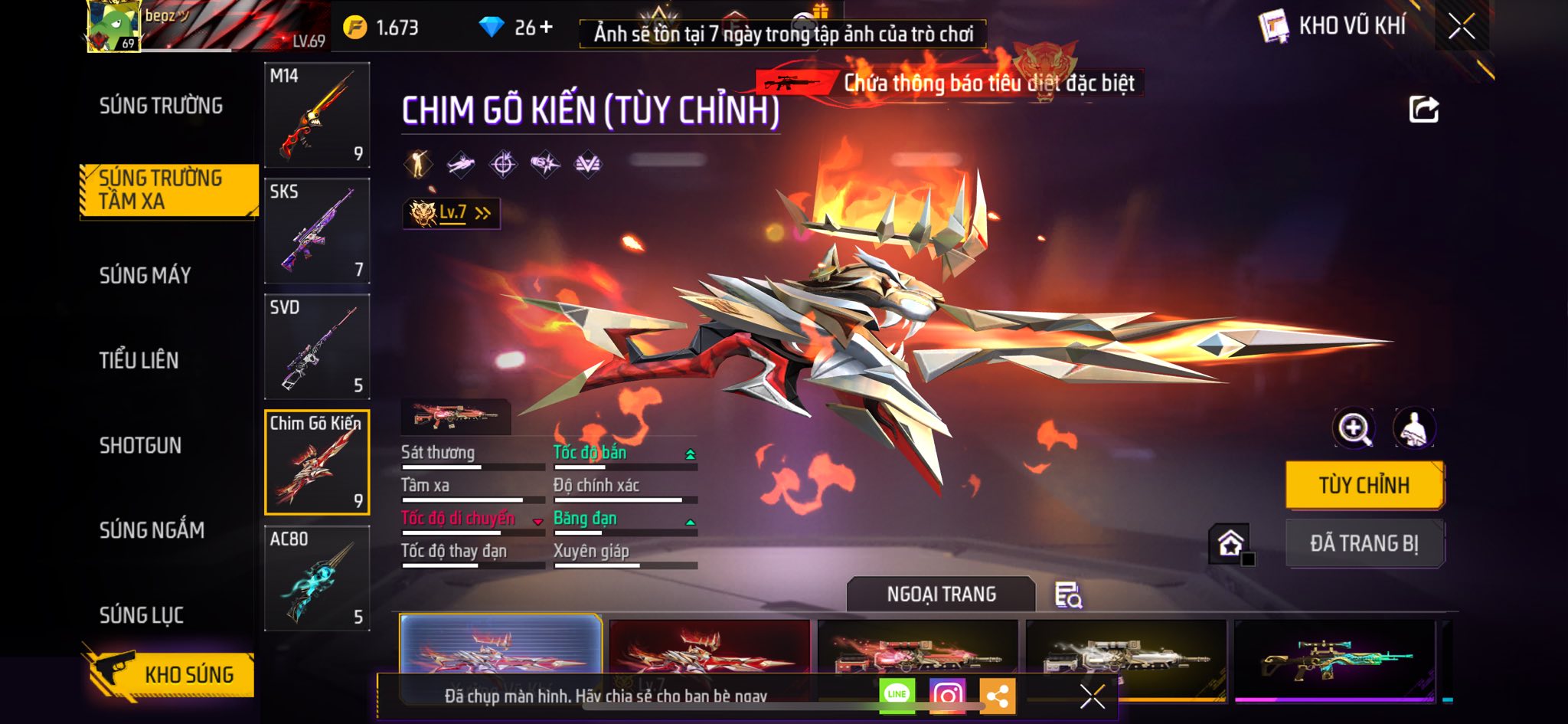This screenshot has width=1568, height=724.
Task: Show the Súng Lục category
Action: (141, 615)
